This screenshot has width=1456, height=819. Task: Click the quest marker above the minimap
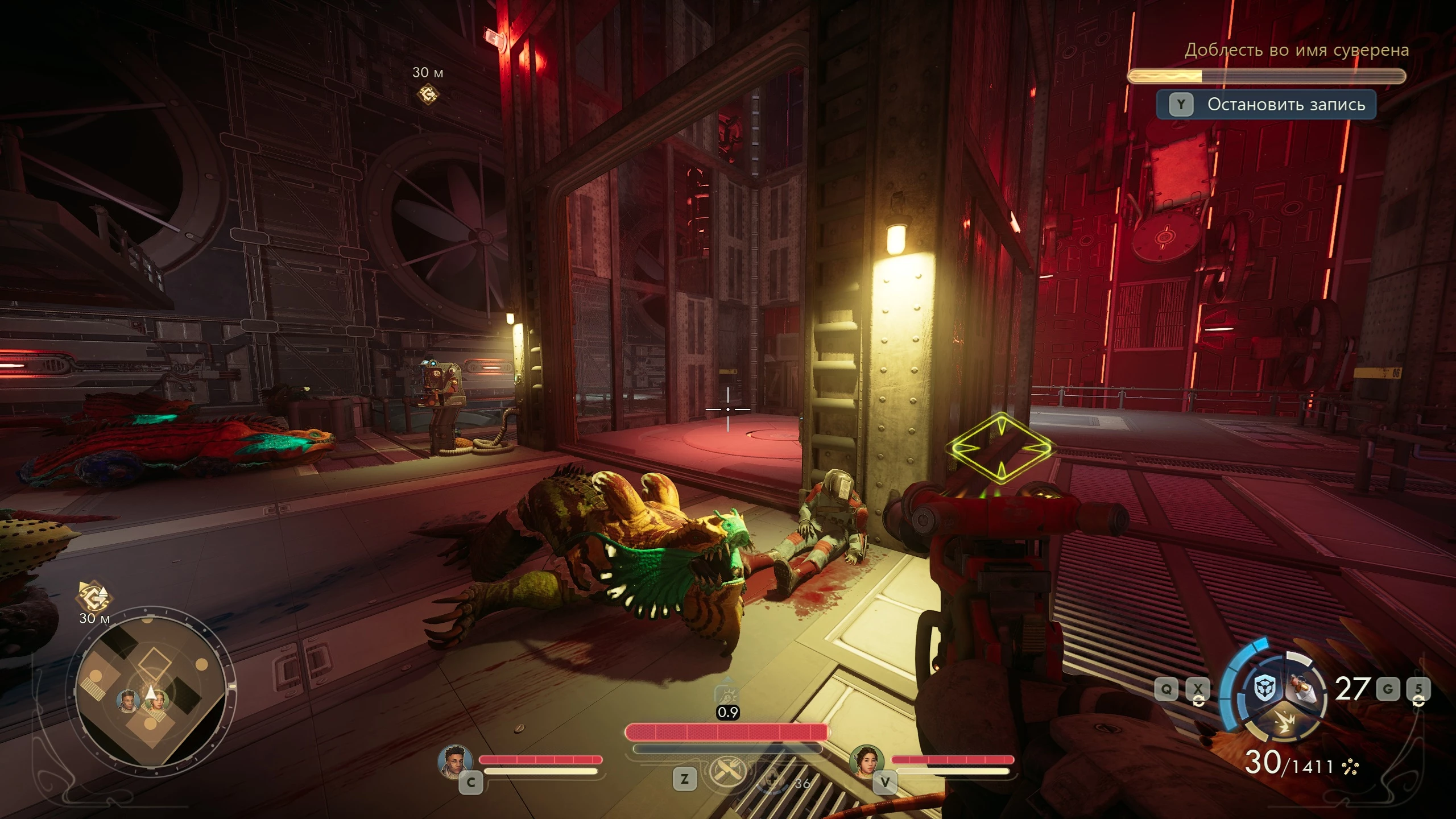(94, 597)
